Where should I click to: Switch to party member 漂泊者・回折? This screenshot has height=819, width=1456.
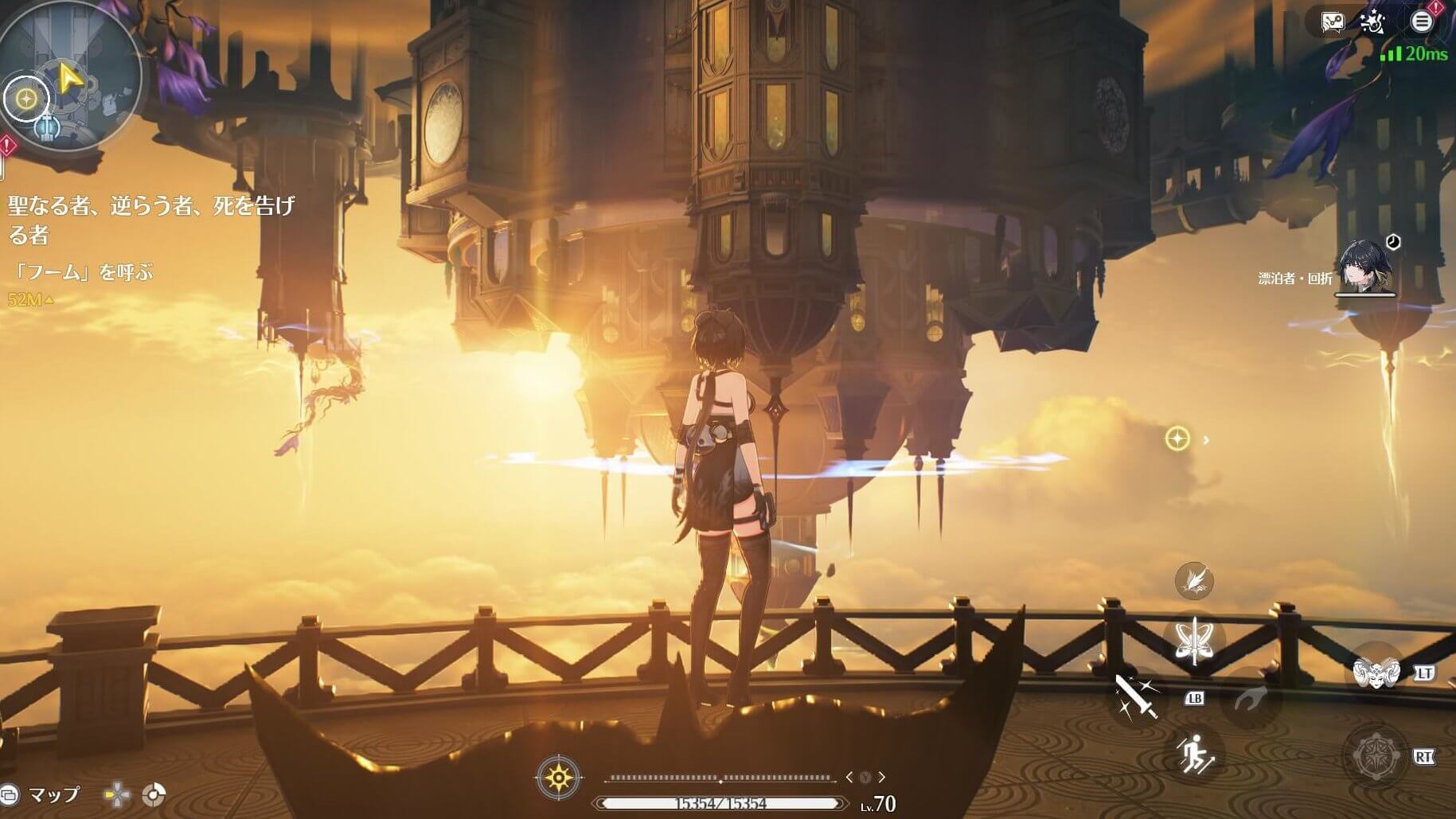pyautogui.click(x=1364, y=267)
